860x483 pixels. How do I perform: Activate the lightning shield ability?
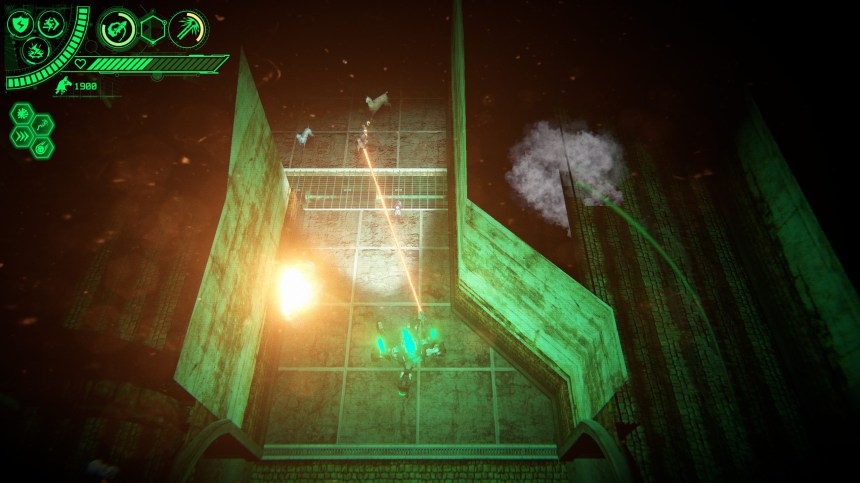[x=21, y=25]
